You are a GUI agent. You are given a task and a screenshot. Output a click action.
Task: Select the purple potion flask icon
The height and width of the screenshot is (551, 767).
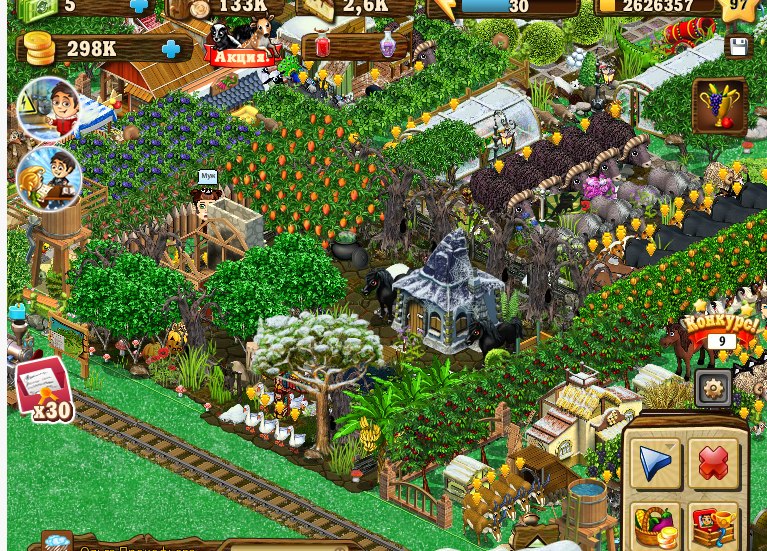388,45
